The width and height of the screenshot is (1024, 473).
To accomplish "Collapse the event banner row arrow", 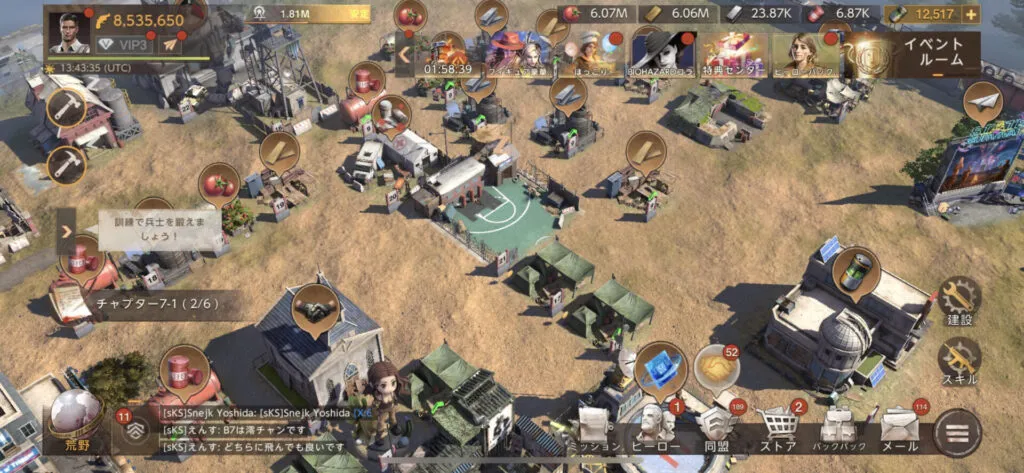I will 405,53.
